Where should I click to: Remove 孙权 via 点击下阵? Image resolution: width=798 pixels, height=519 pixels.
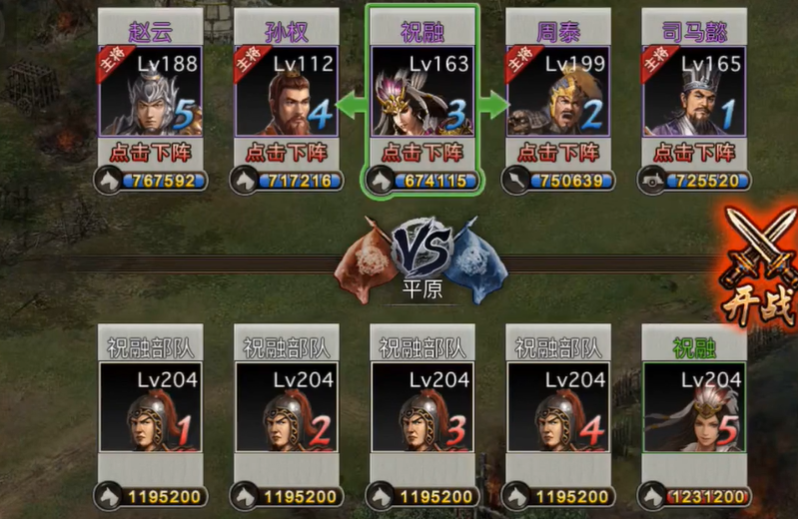tap(286, 153)
